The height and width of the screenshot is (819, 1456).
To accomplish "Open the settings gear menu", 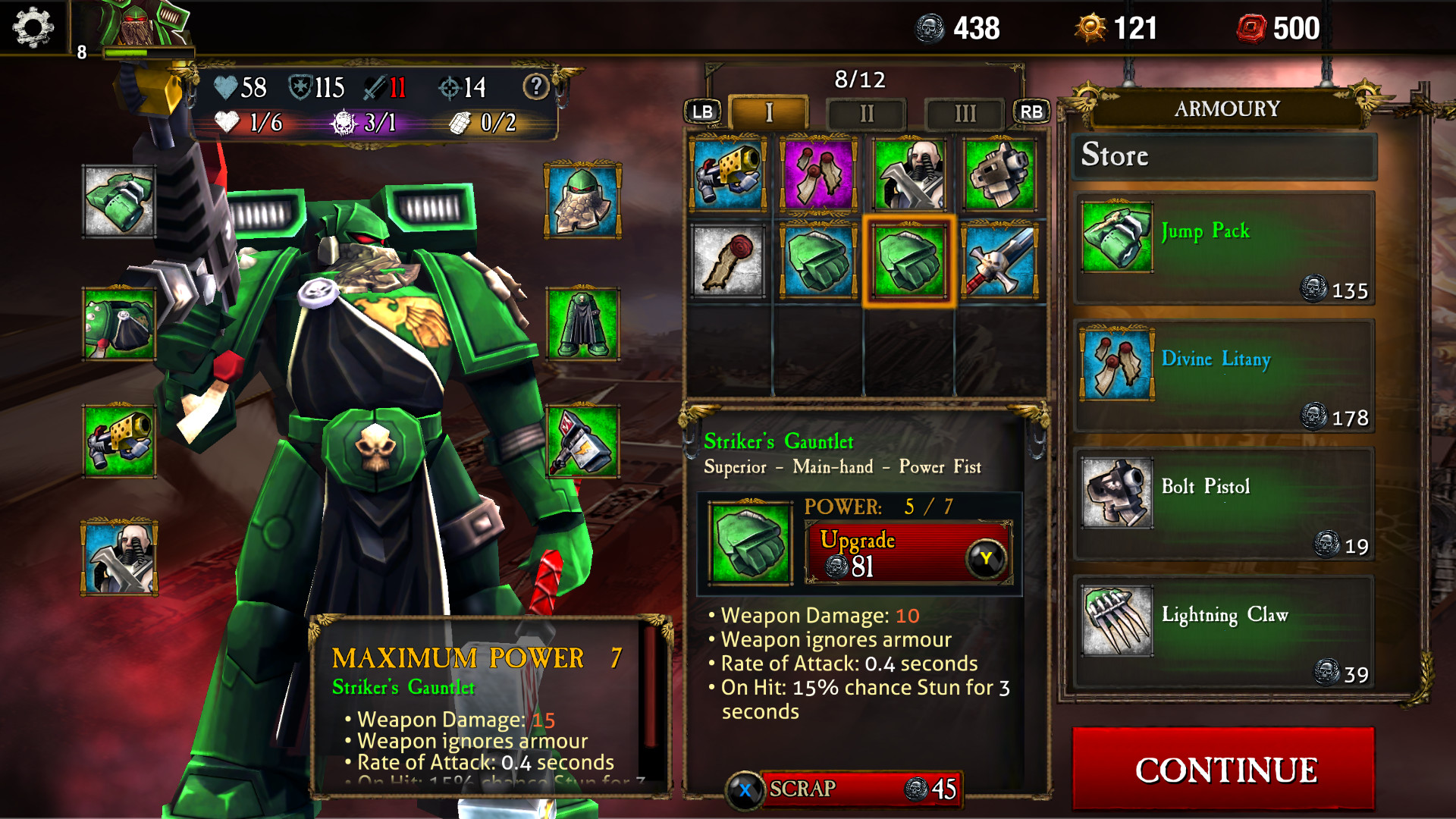I will (32, 29).
